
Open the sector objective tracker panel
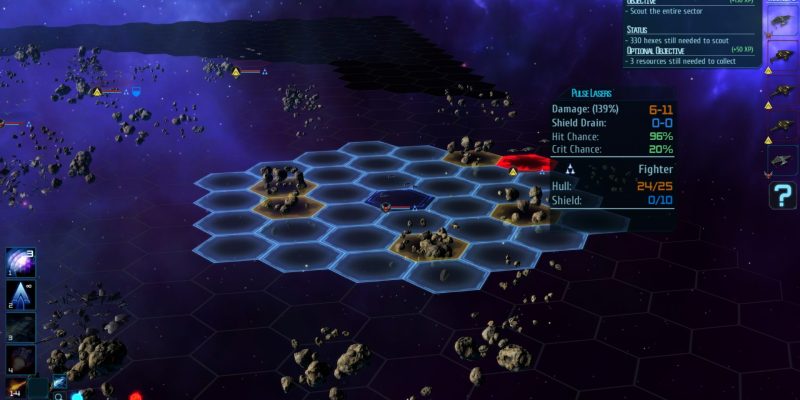tap(690, 32)
